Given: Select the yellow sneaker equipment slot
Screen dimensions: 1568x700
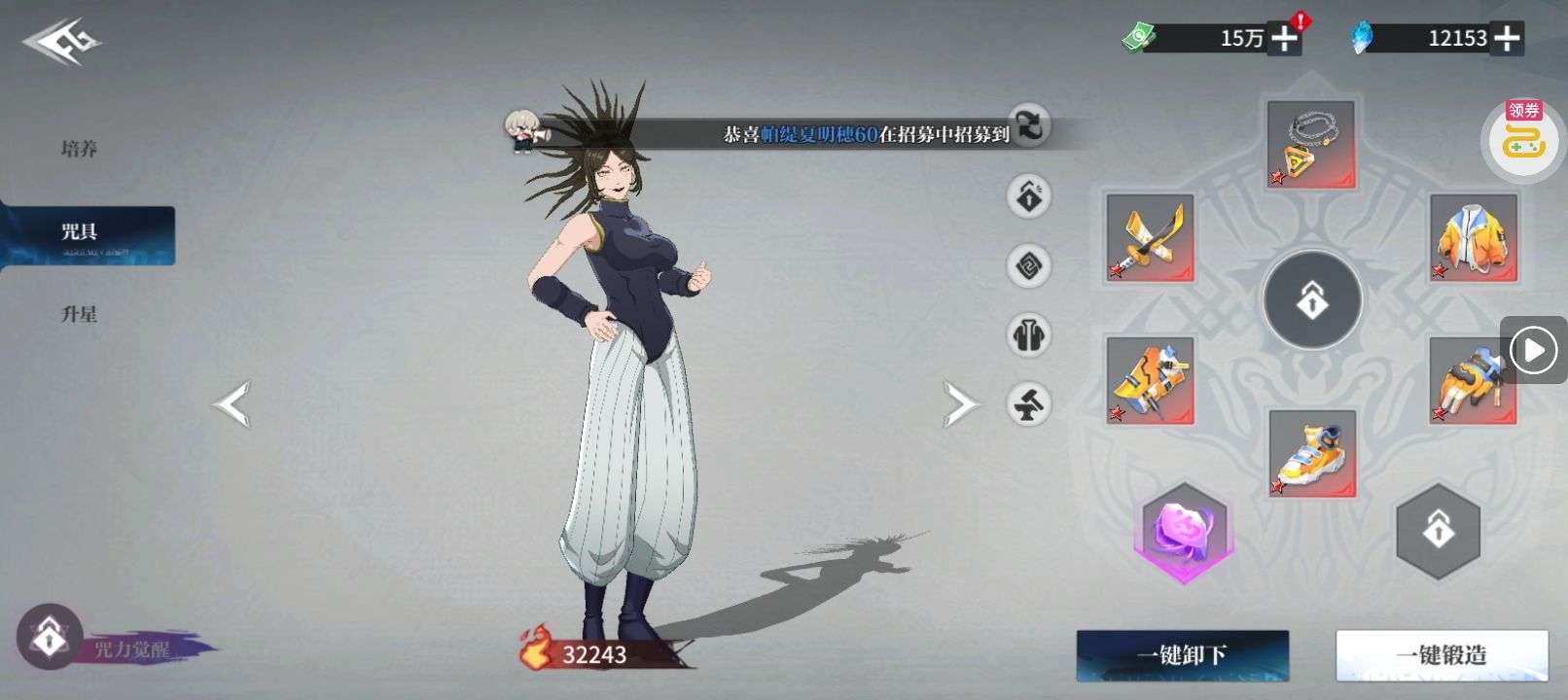Looking at the screenshot, I should pyautogui.click(x=1311, y=453).
